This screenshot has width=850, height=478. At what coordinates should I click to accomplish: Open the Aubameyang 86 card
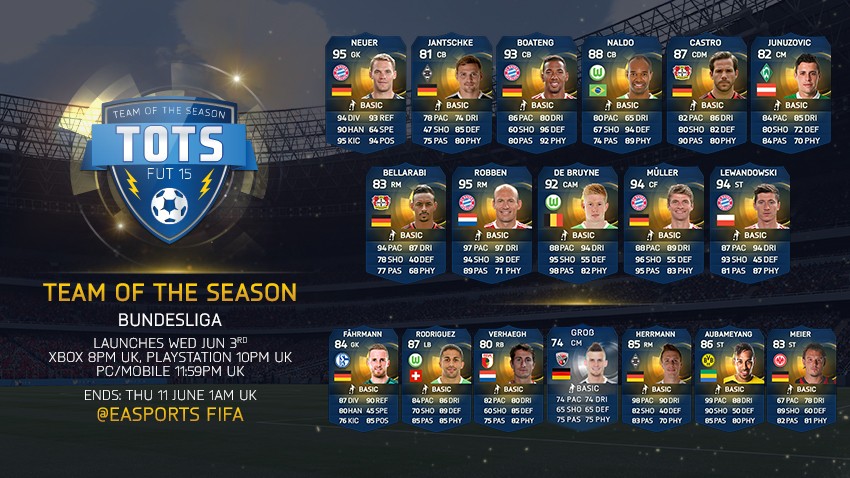coord(728,375)
